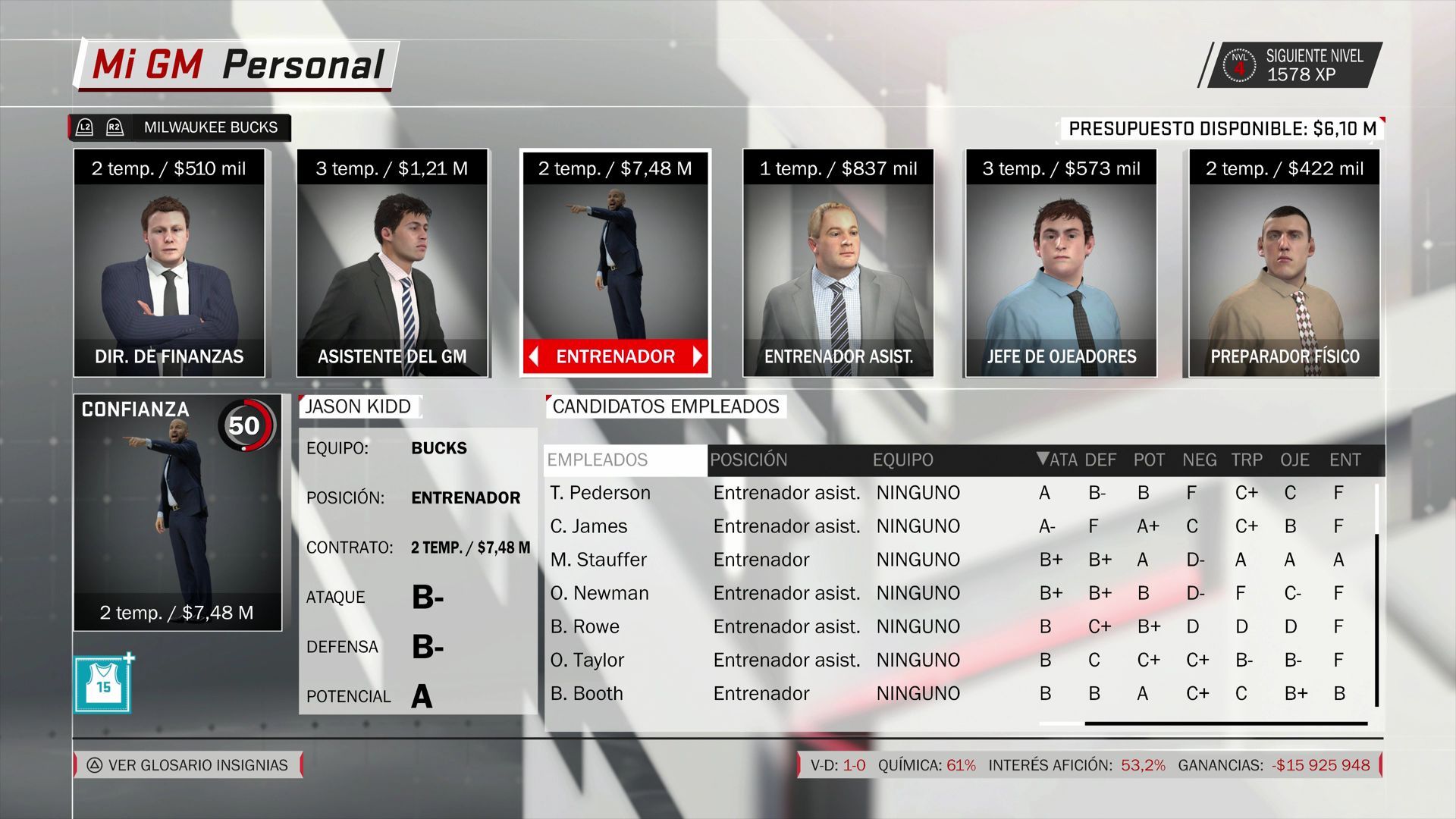Screen dimensions: 1456x819
Task: Open the Jefe de Ojeadores card
Action: click(x=1061, y=262)
